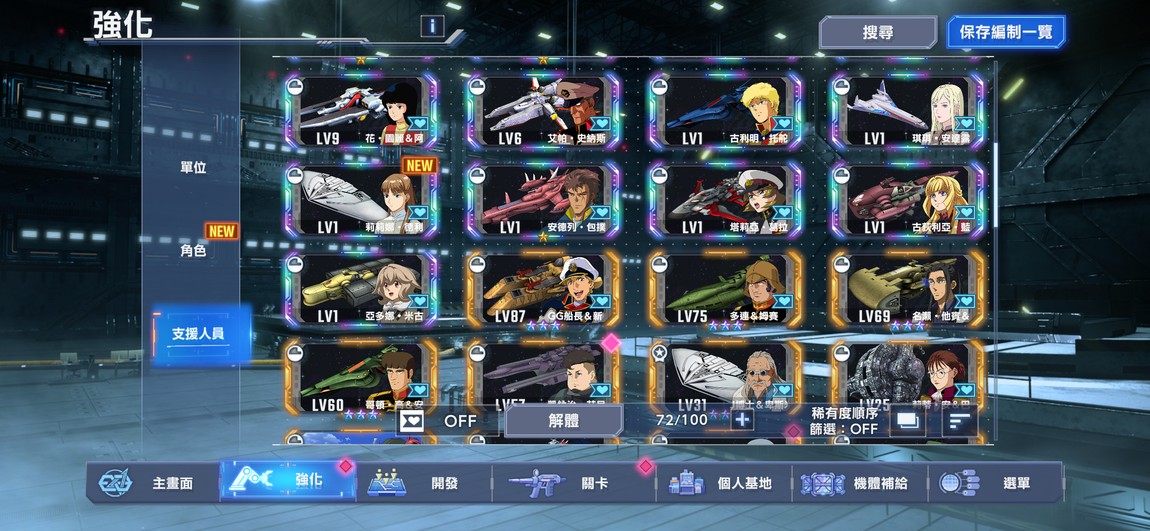Select the LV69 support card

(907, 288)
